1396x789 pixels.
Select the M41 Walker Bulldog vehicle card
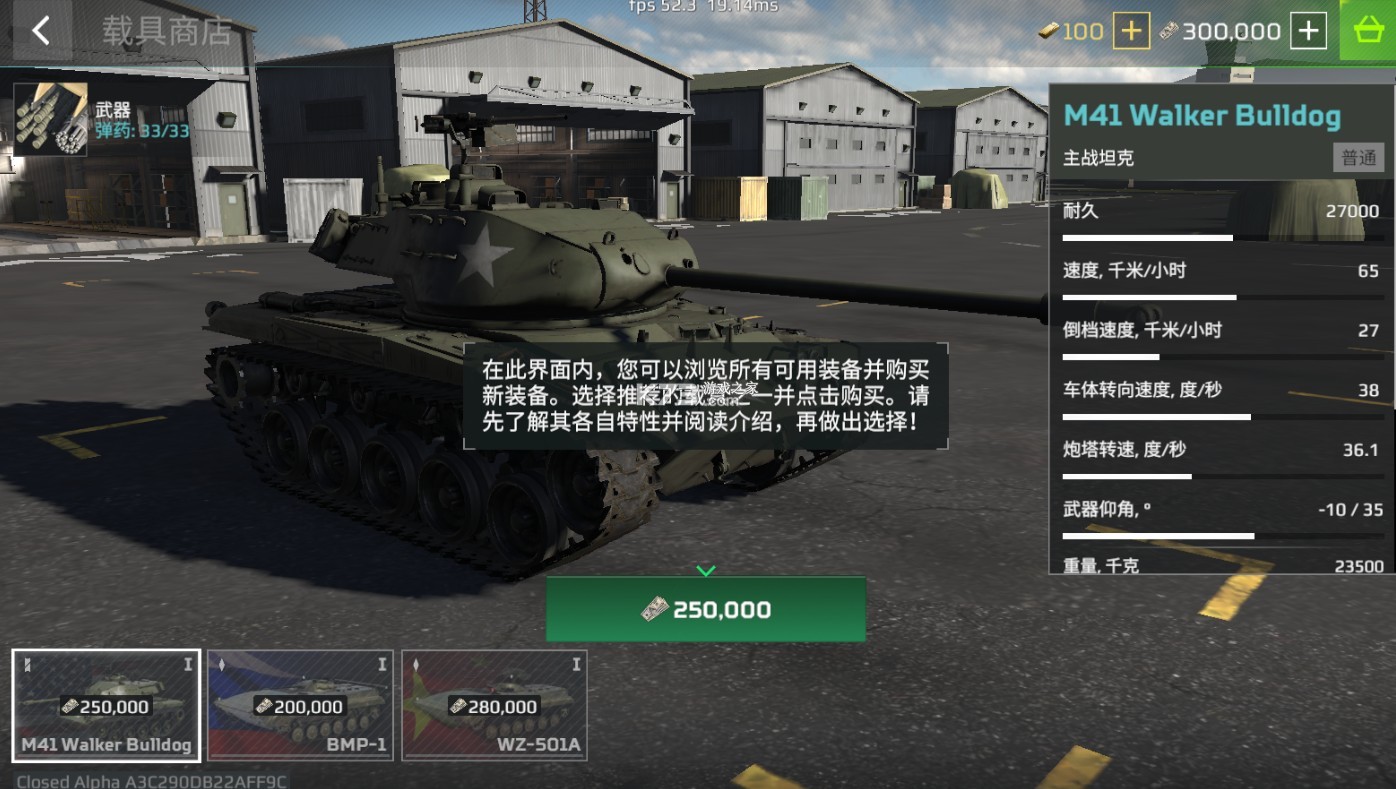tap(106, 706)
